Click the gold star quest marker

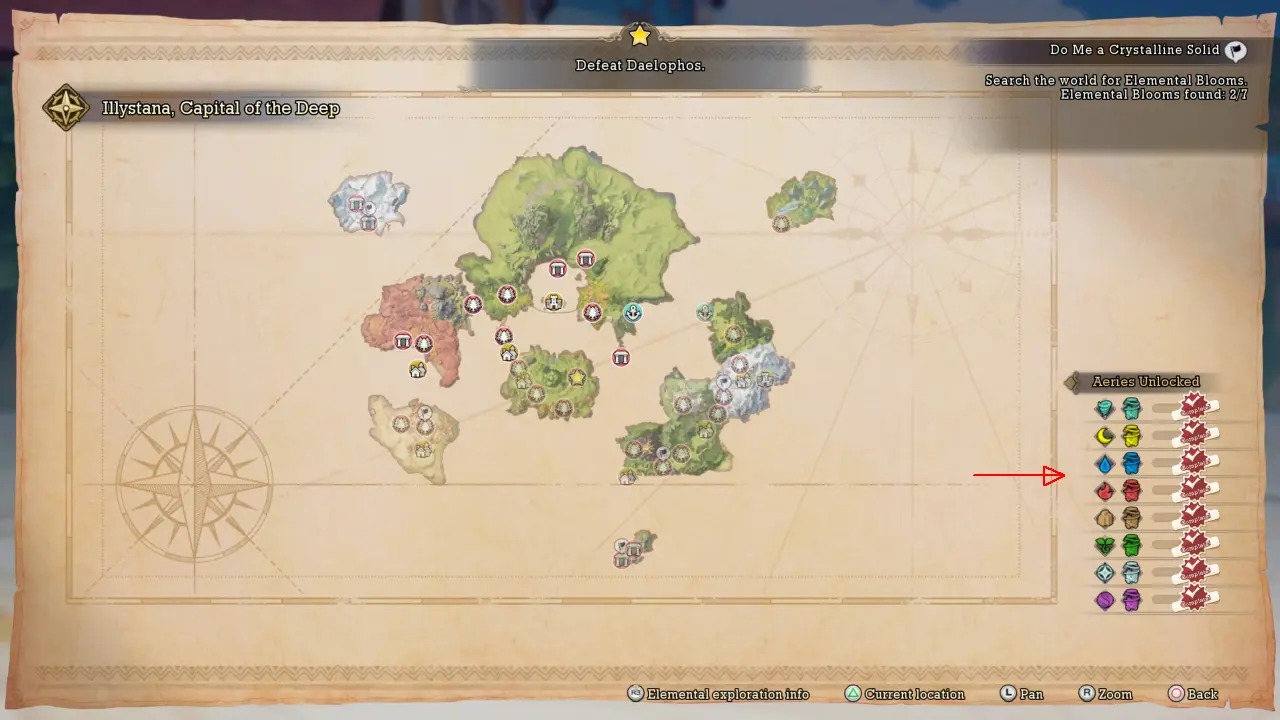coord(577,376)
